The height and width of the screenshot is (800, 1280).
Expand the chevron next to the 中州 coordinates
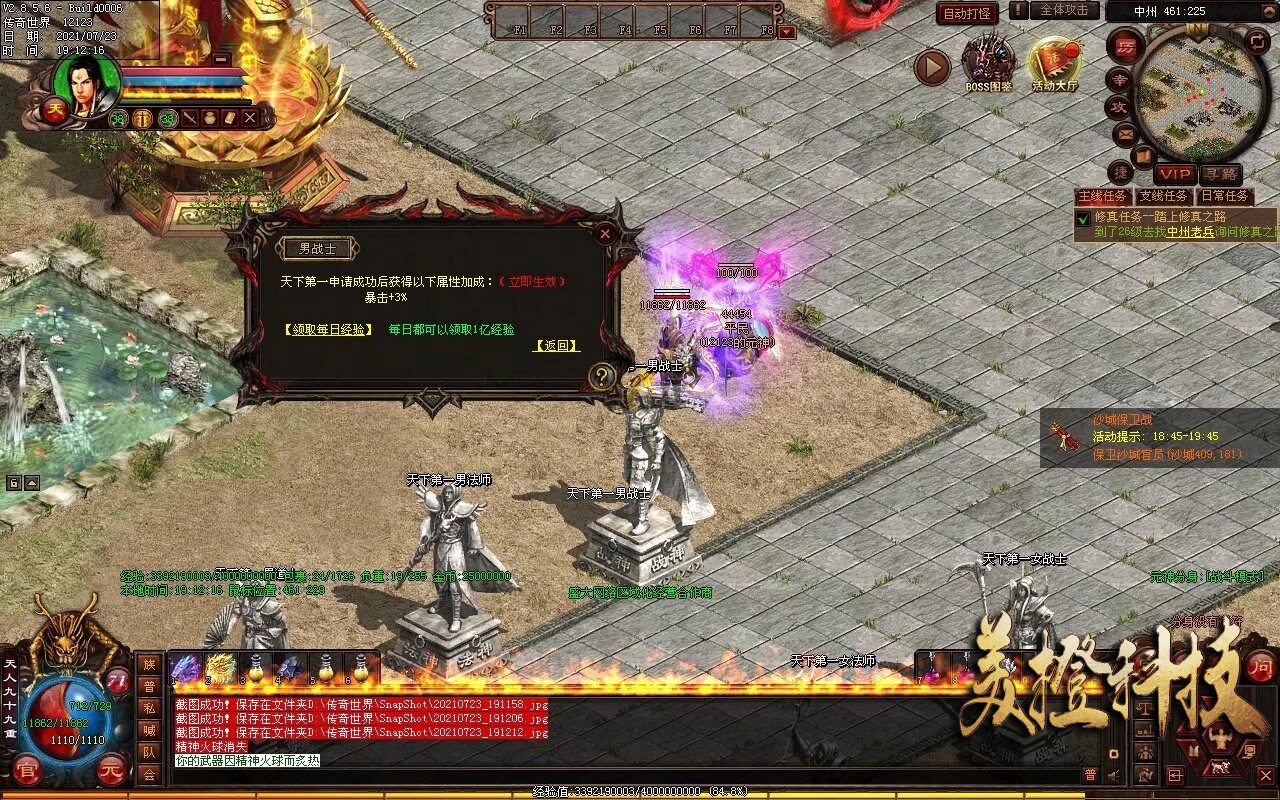(x=1268, y=12)
